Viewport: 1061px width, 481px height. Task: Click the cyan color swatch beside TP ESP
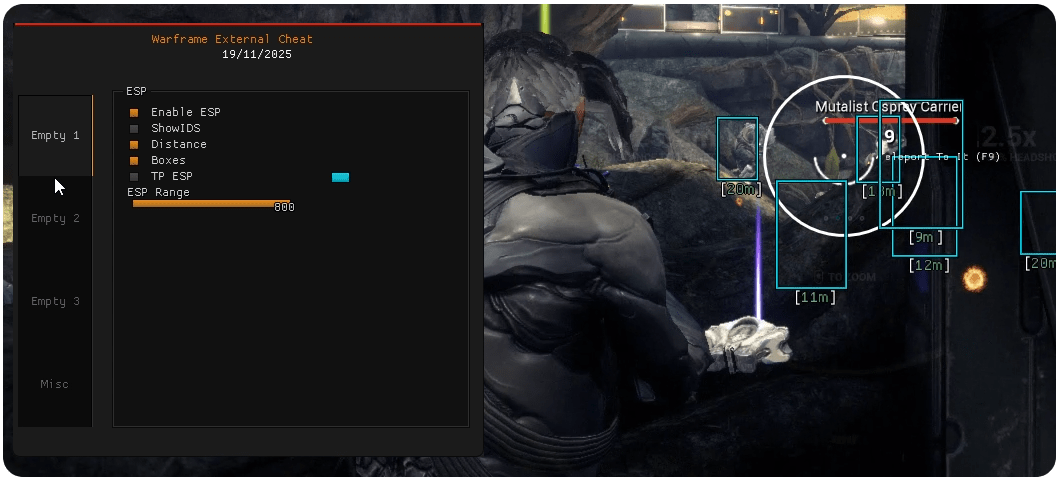340,177
